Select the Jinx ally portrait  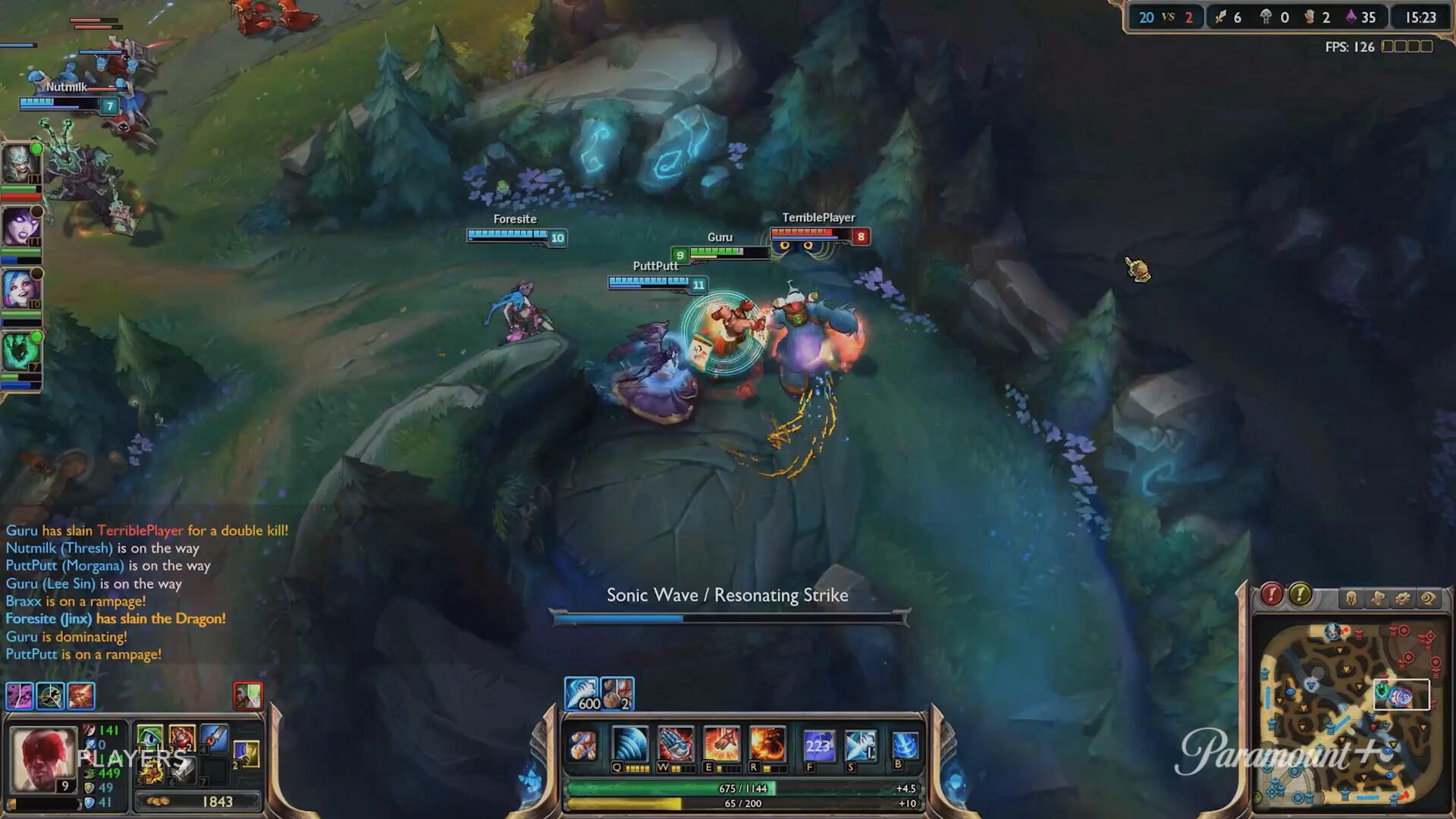(x=20, y=289)
